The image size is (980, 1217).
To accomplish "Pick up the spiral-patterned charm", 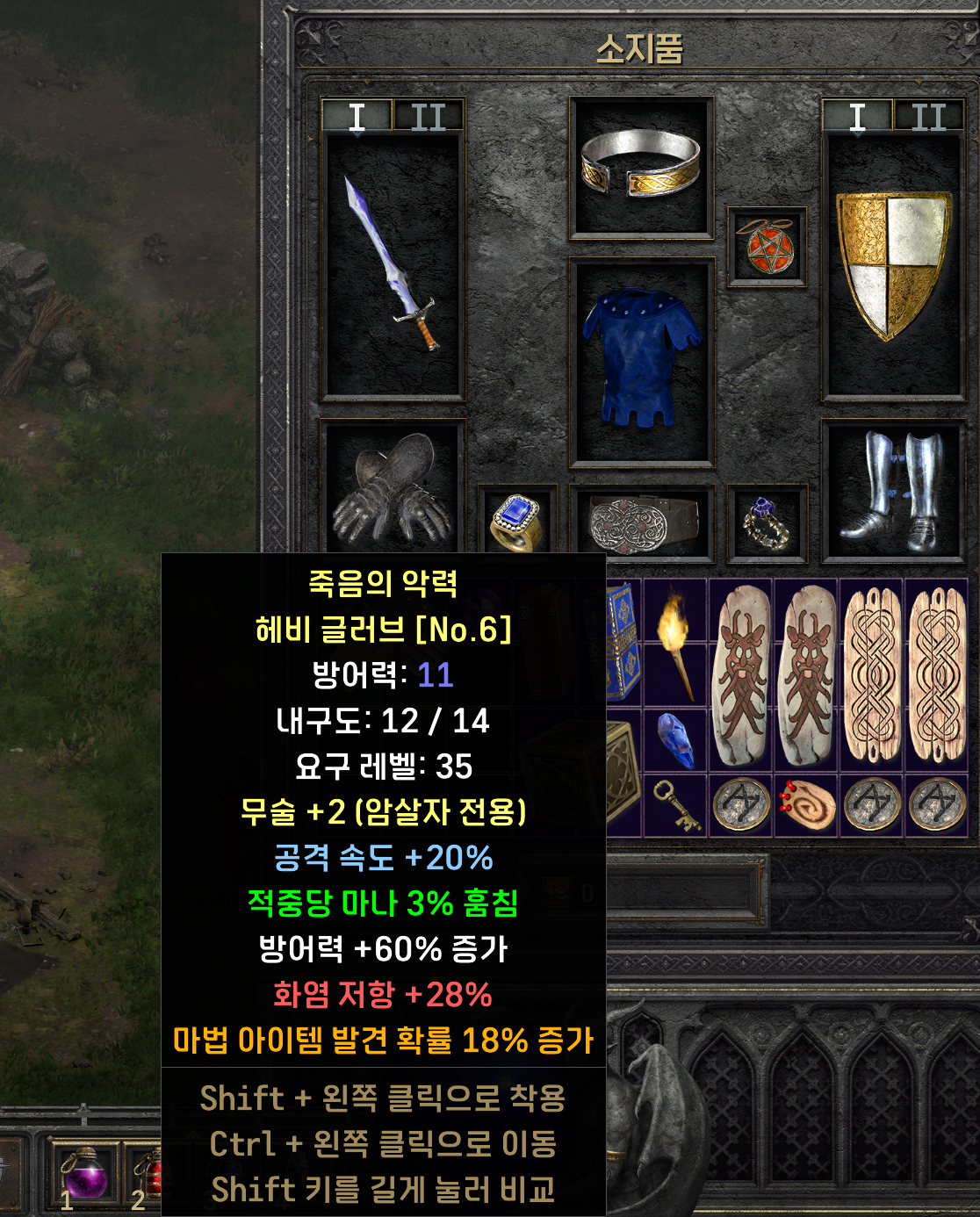I will click(807, 804).
